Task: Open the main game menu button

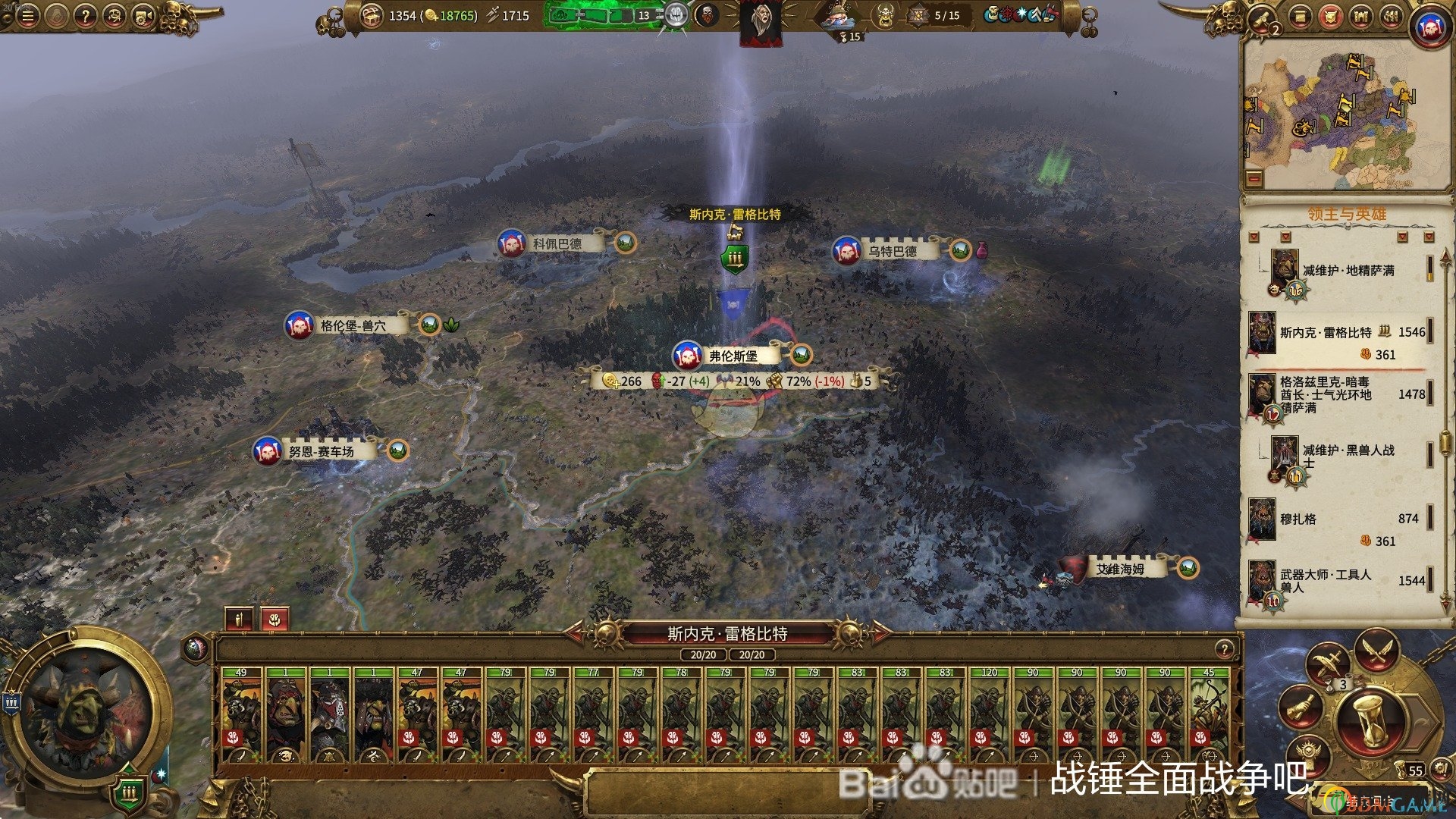Action: click(x=28, y=16)
